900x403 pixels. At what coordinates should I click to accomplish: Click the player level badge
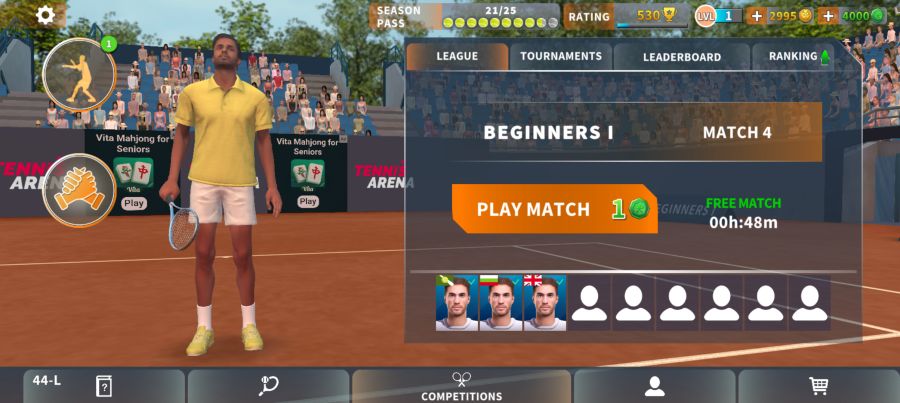point(717,16)
